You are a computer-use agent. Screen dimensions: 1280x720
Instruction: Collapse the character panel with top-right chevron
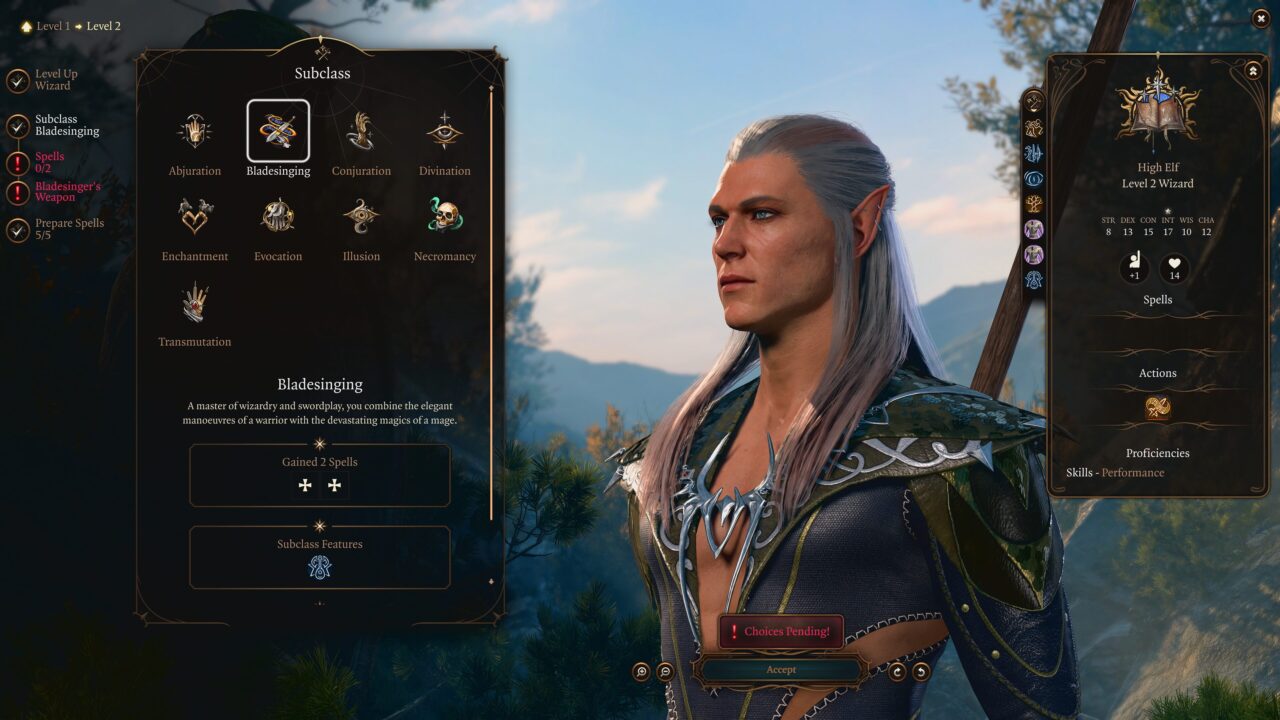(x=1253, y=70)
